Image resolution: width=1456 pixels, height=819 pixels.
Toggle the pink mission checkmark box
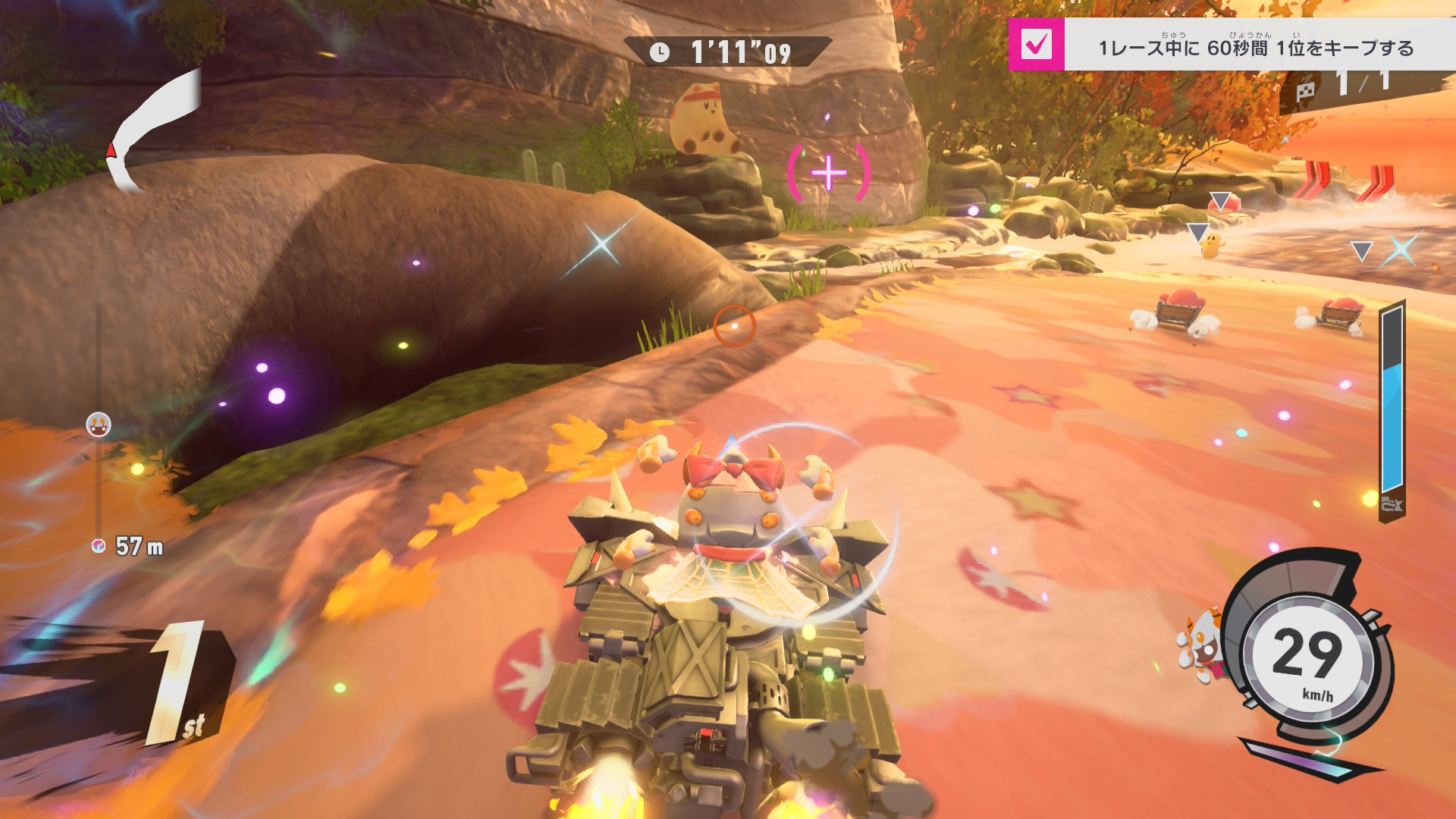pyautogui.click(x=1036, y=45)
